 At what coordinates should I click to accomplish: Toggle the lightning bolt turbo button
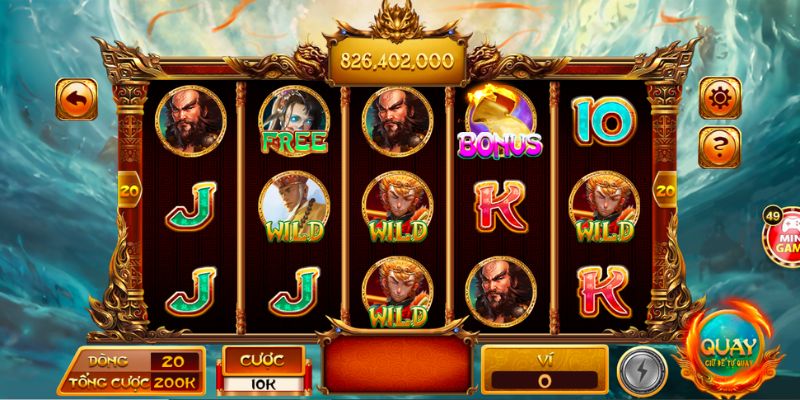coord(637,368)
